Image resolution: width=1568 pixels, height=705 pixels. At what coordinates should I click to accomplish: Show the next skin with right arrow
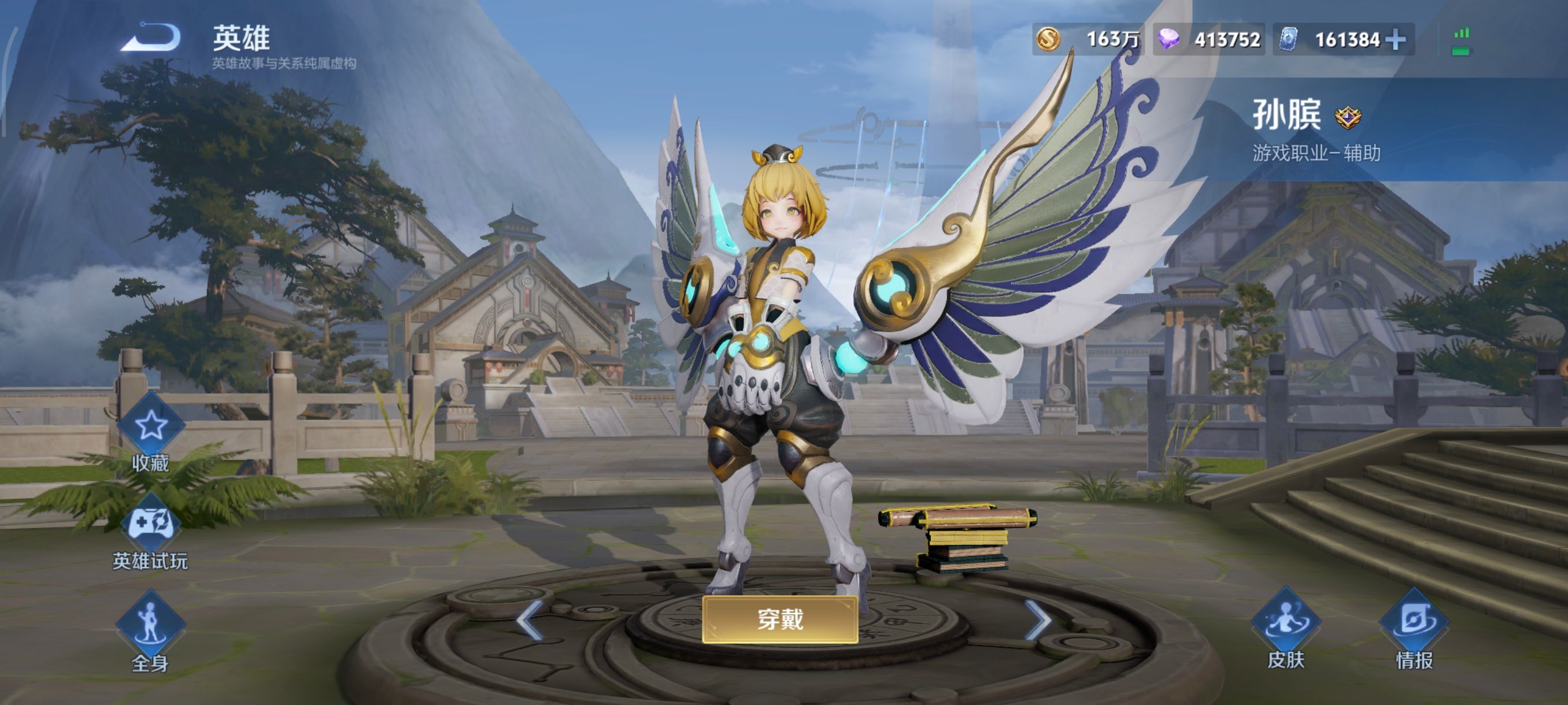coord(1037,620)
